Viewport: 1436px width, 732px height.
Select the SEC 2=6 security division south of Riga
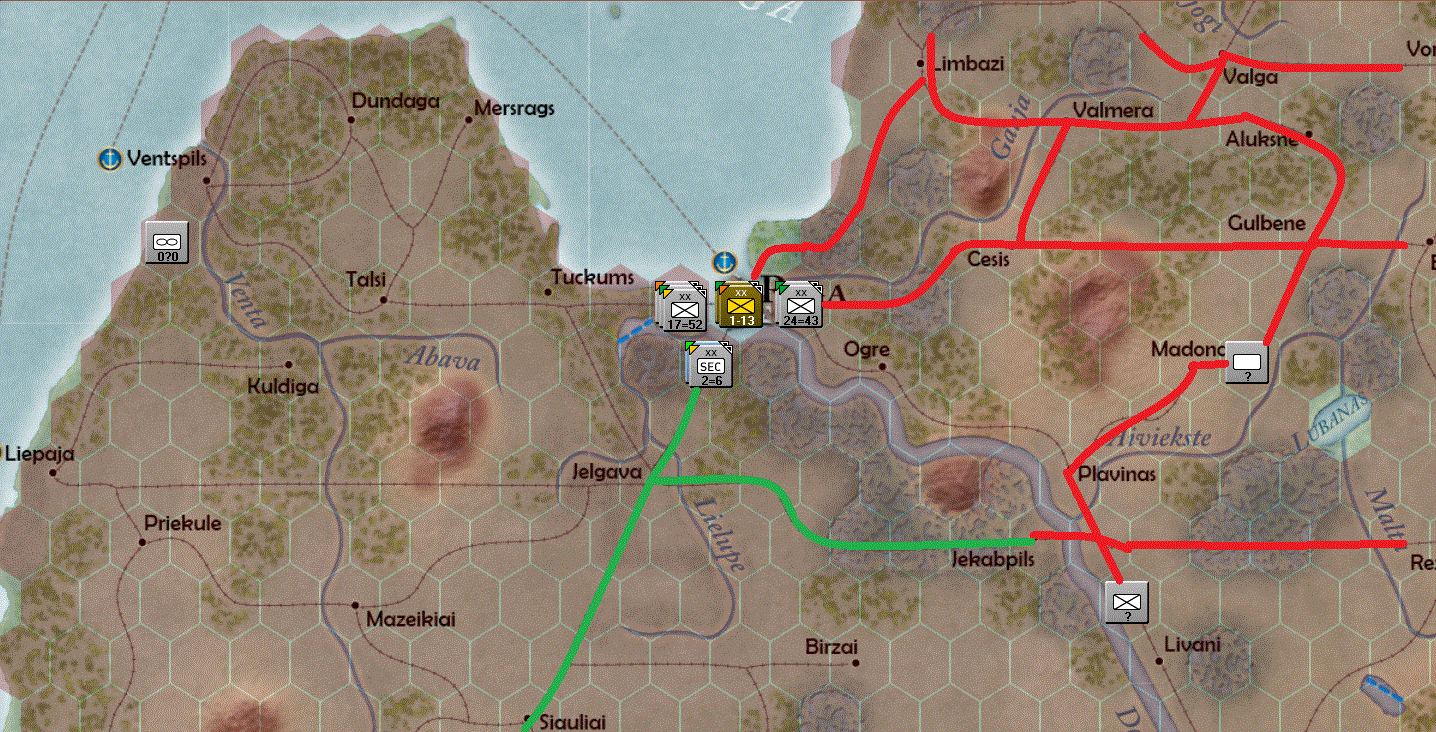tap(710, 367)
